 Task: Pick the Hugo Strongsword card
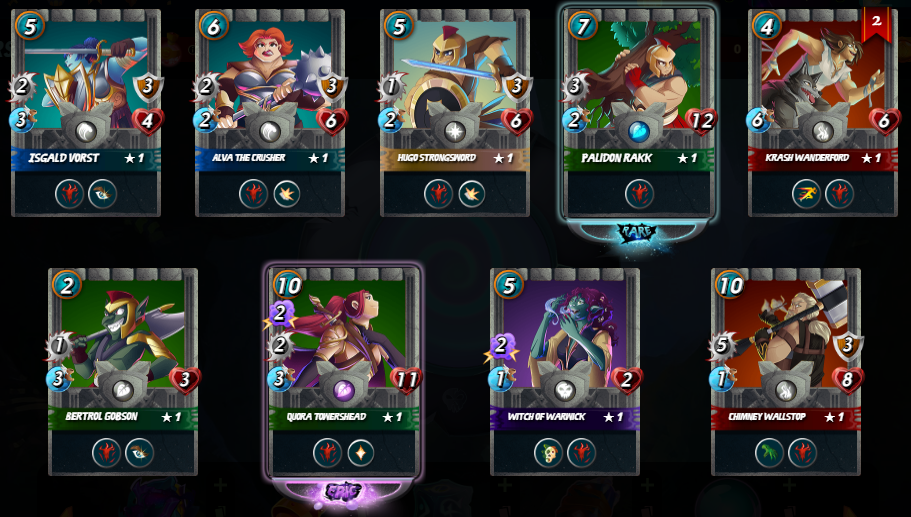(x=455, y=80)
